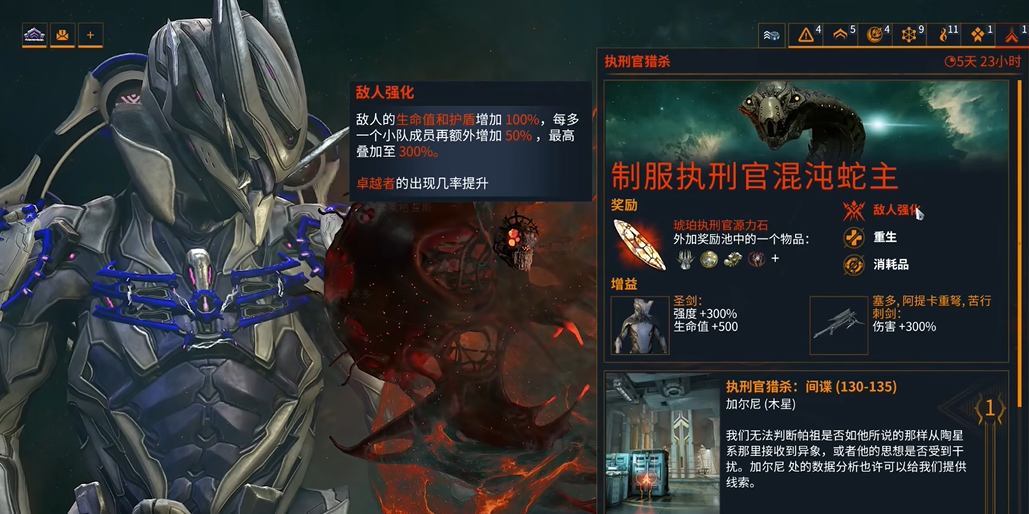Expand reward pool with the plus sign

click(x=775, y=258)
